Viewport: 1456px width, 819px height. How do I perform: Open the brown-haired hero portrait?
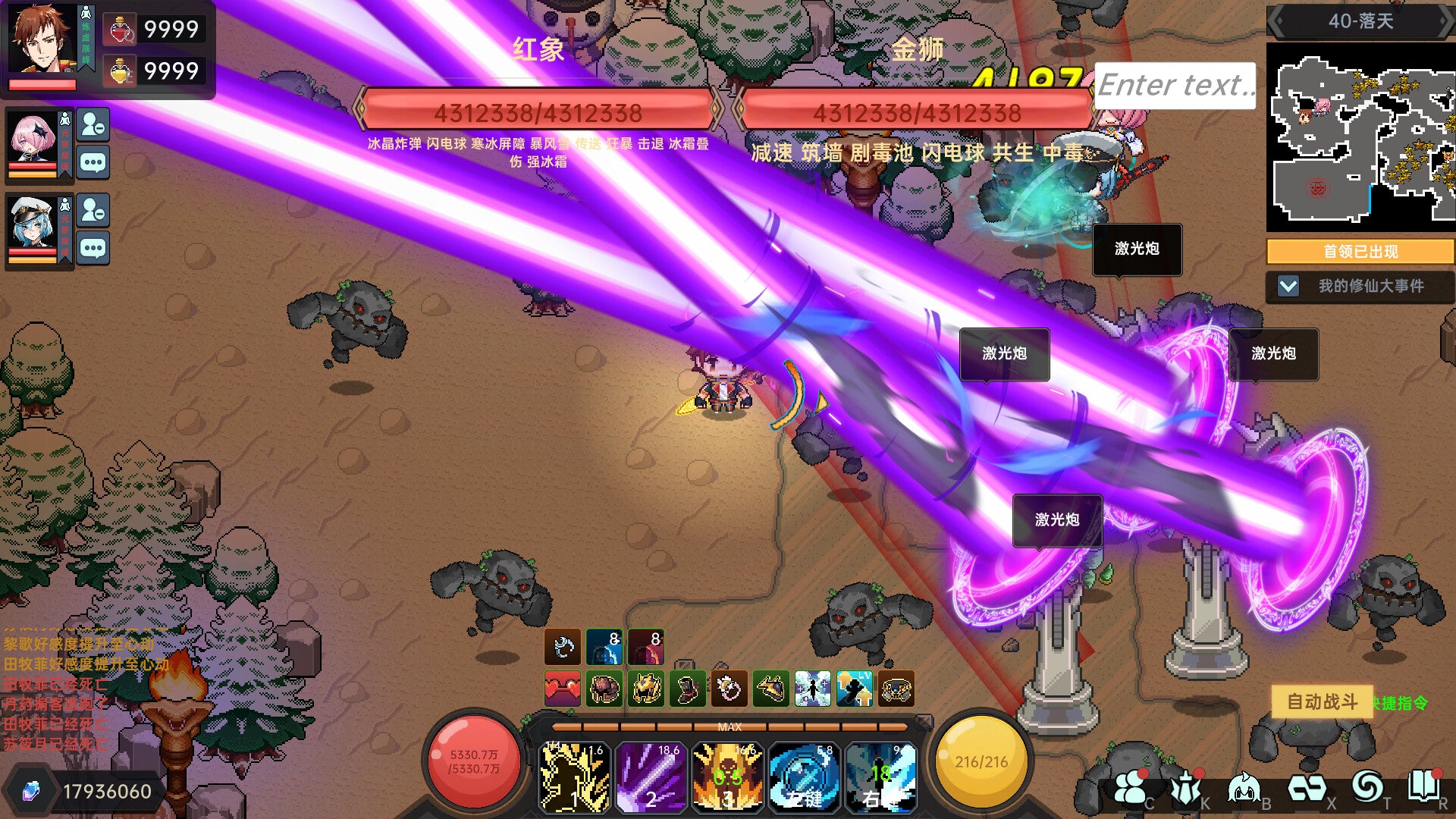tap(42, 39)
